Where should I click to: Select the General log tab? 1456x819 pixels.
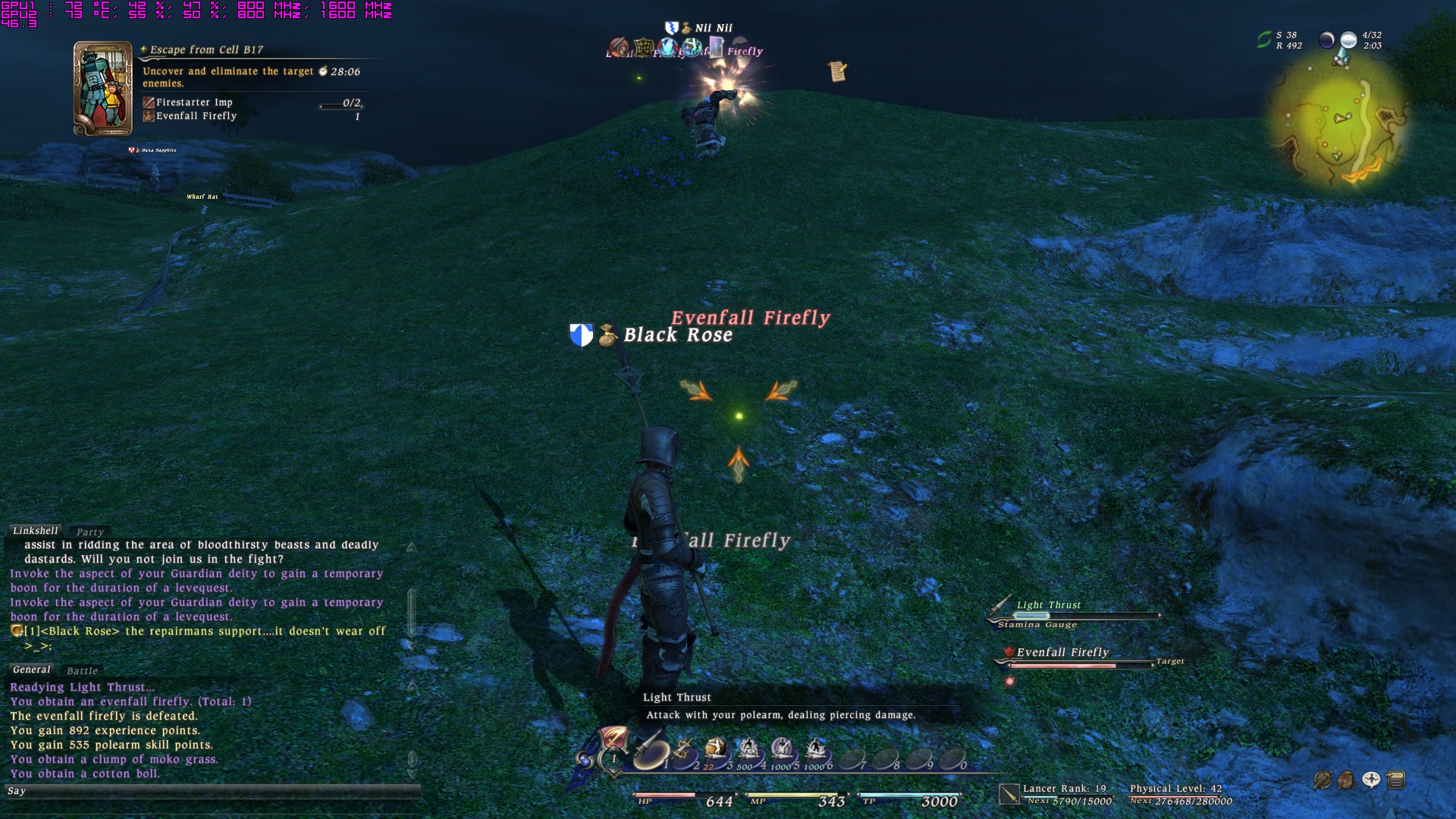pos(31,670)
